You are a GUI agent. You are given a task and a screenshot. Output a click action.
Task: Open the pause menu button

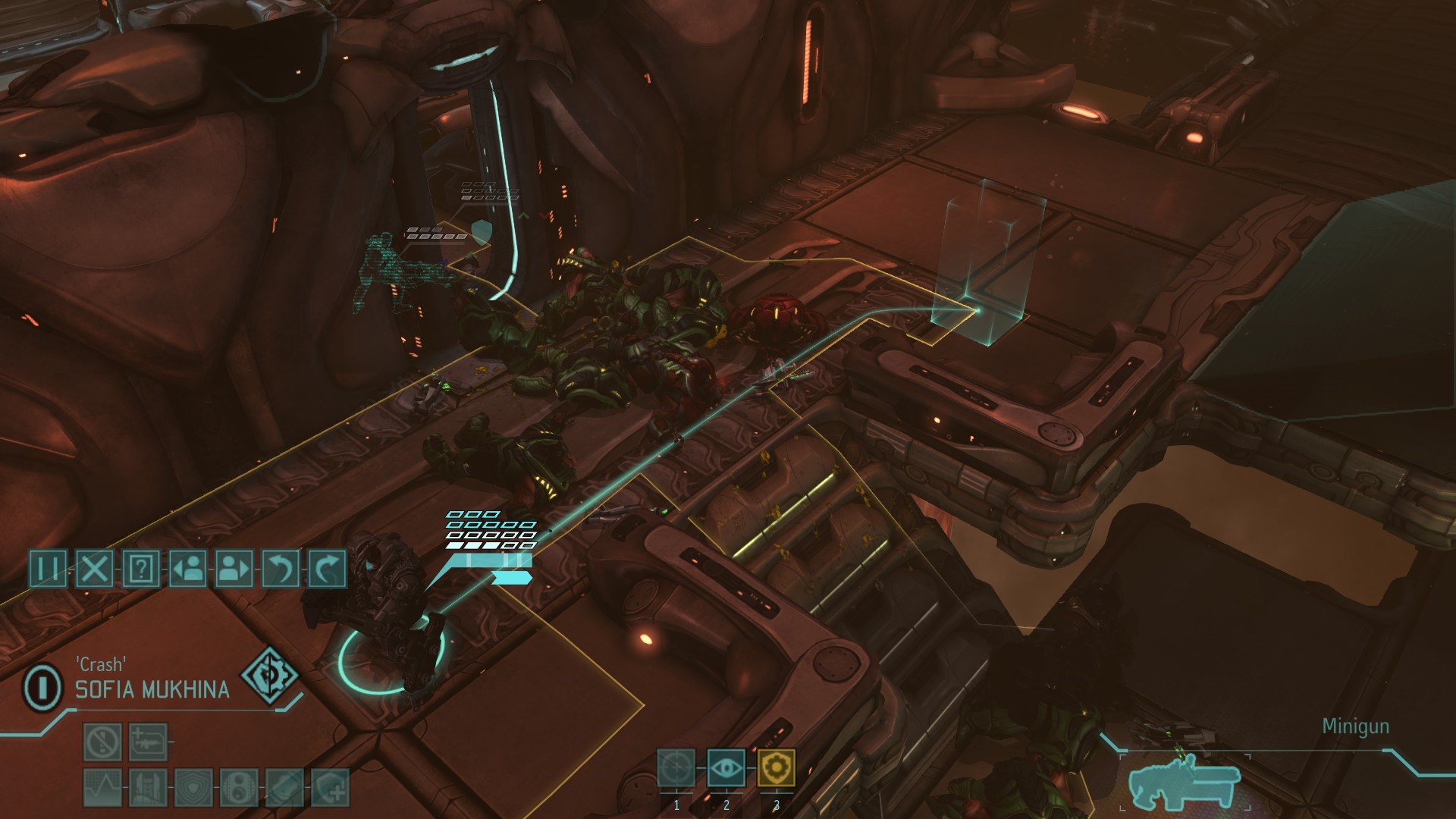pyautogui.click(x=48, y=568)
